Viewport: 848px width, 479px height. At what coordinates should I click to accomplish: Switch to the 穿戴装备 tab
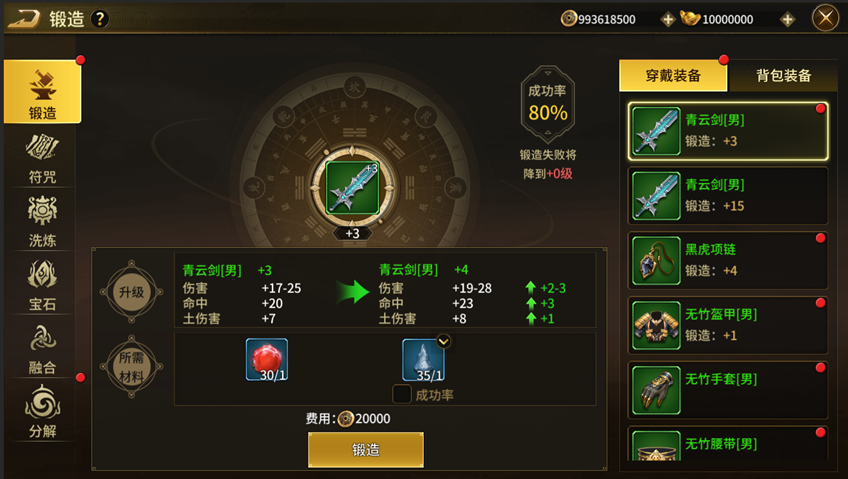(672, 76)
